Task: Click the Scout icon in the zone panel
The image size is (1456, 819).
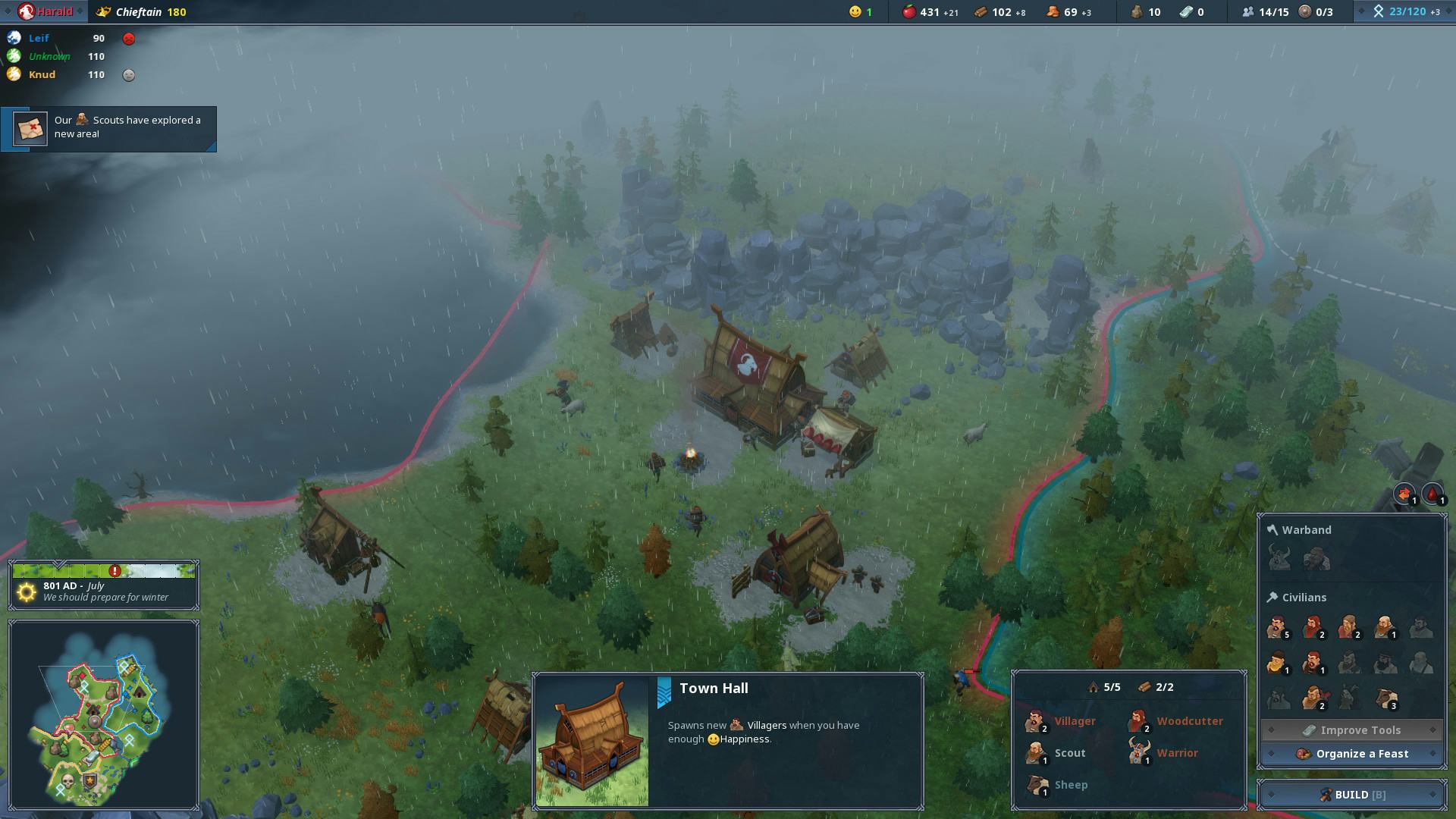Action: (1037, 753)
